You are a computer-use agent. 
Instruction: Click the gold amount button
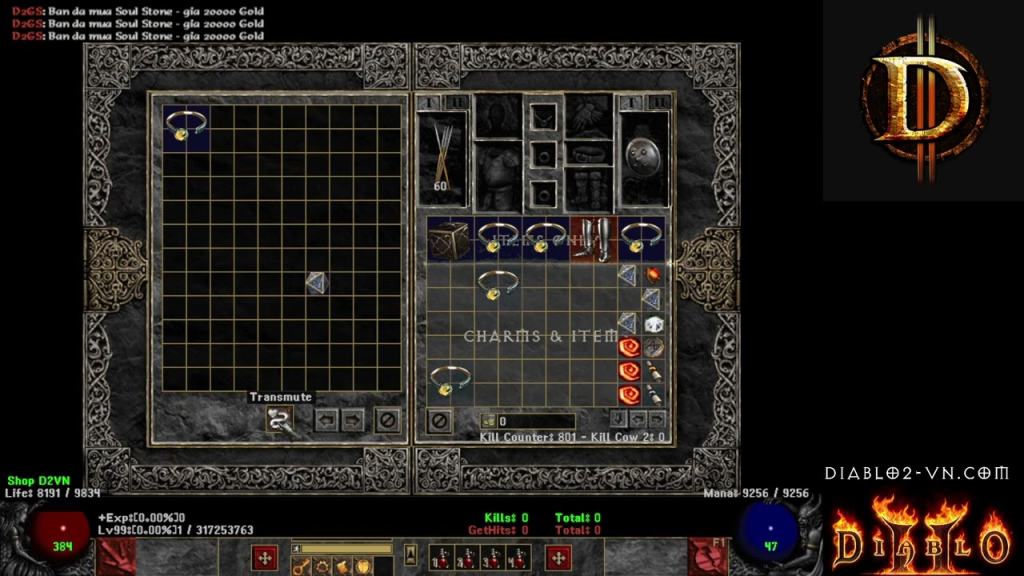click(489, 422)
